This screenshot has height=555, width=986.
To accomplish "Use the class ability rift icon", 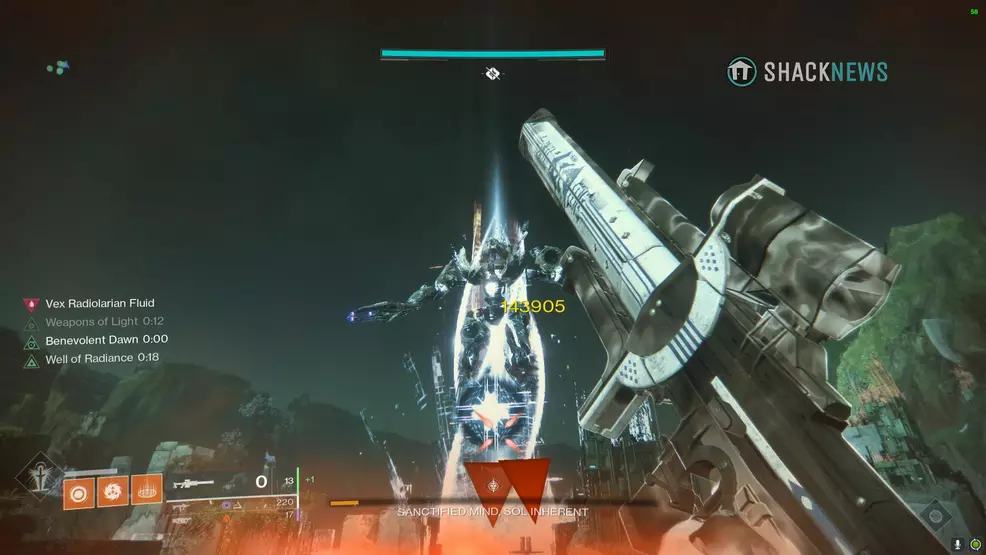I will click(146, 490).
